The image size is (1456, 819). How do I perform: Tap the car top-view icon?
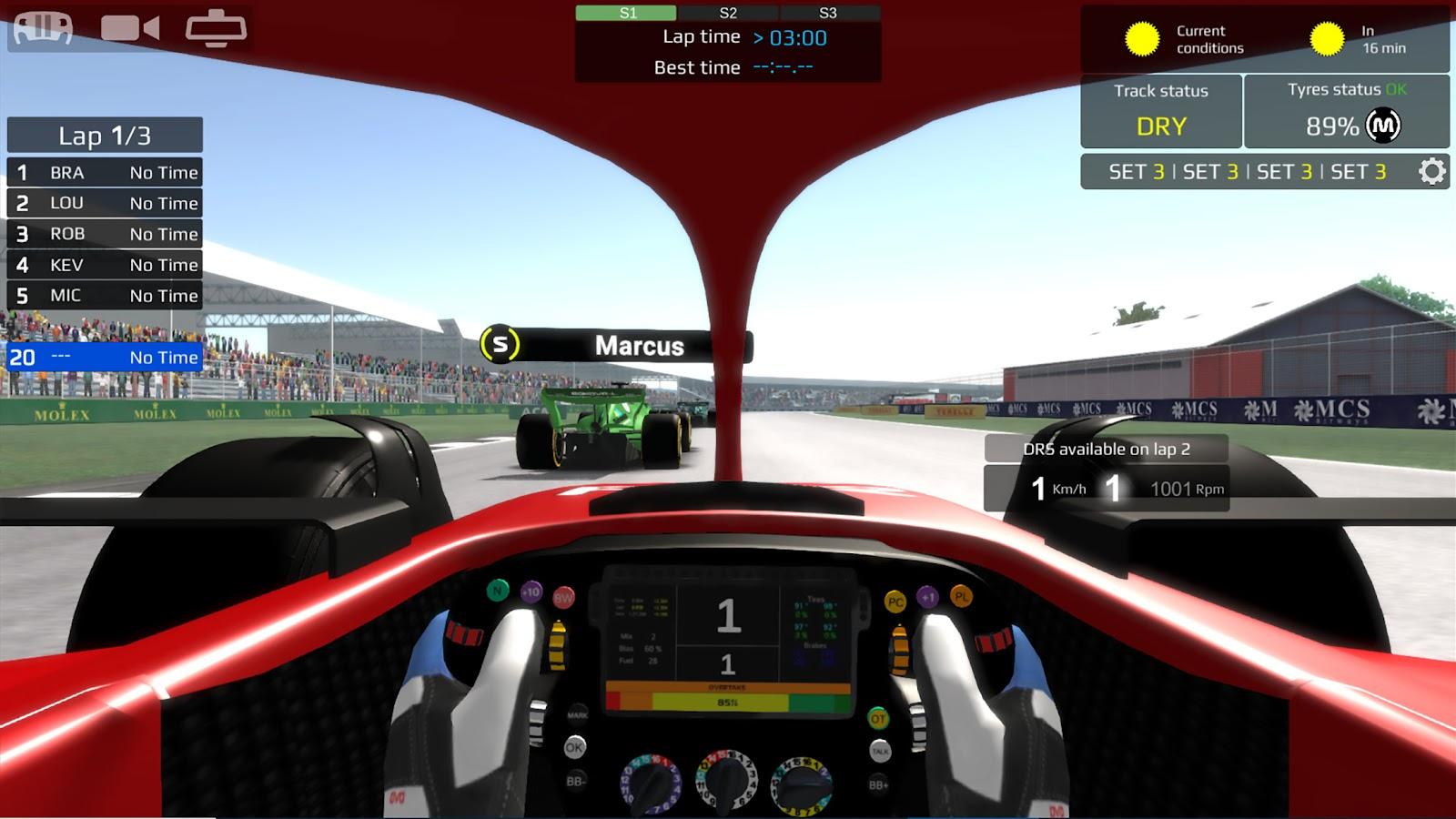click(41, 27)
